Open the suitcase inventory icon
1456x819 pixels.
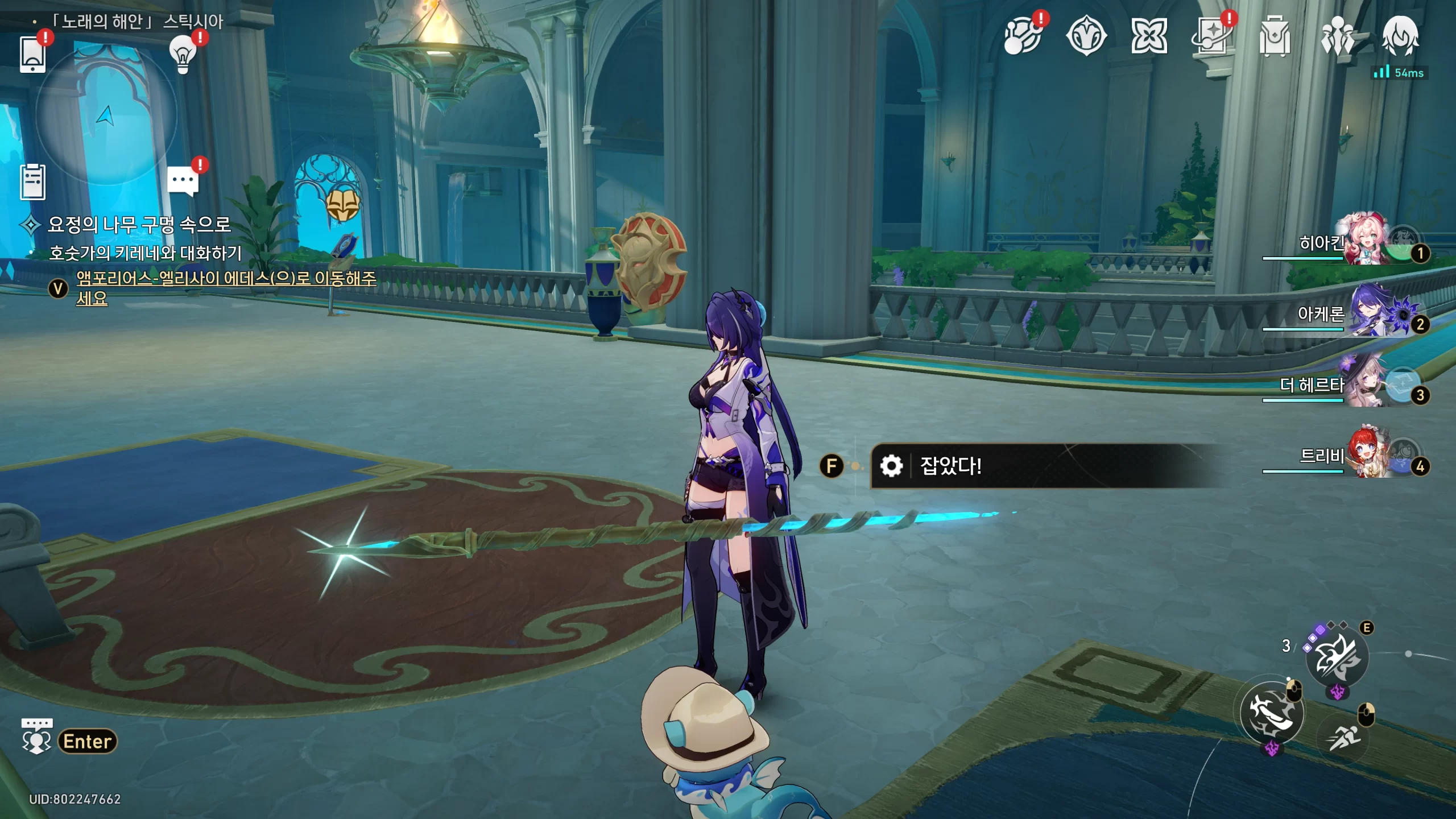pyautogui.click(x=1275, y=36)
